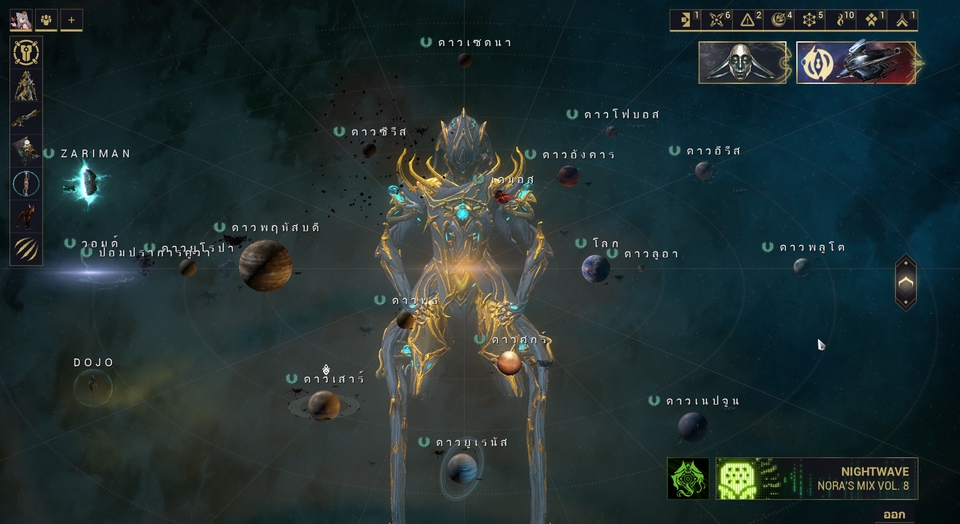Select the Zariman node on the star chart
The width and height of the screenshot is (960, 524).
[x=88, y=182]
